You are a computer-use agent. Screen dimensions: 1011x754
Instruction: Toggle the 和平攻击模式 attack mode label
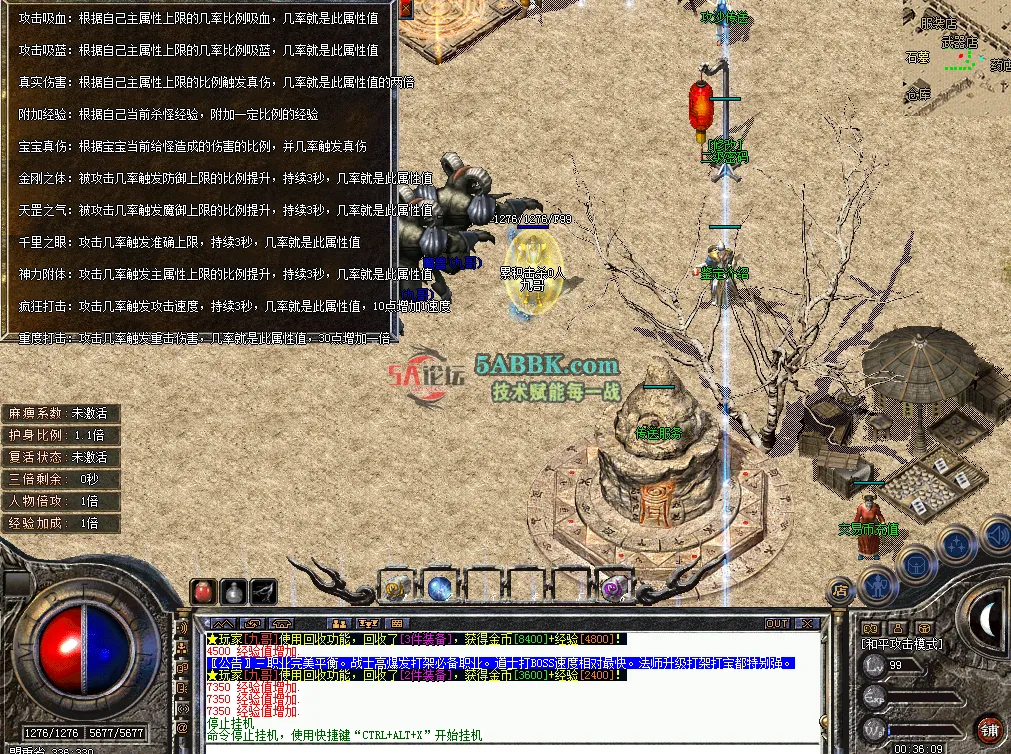pos(902,644)
